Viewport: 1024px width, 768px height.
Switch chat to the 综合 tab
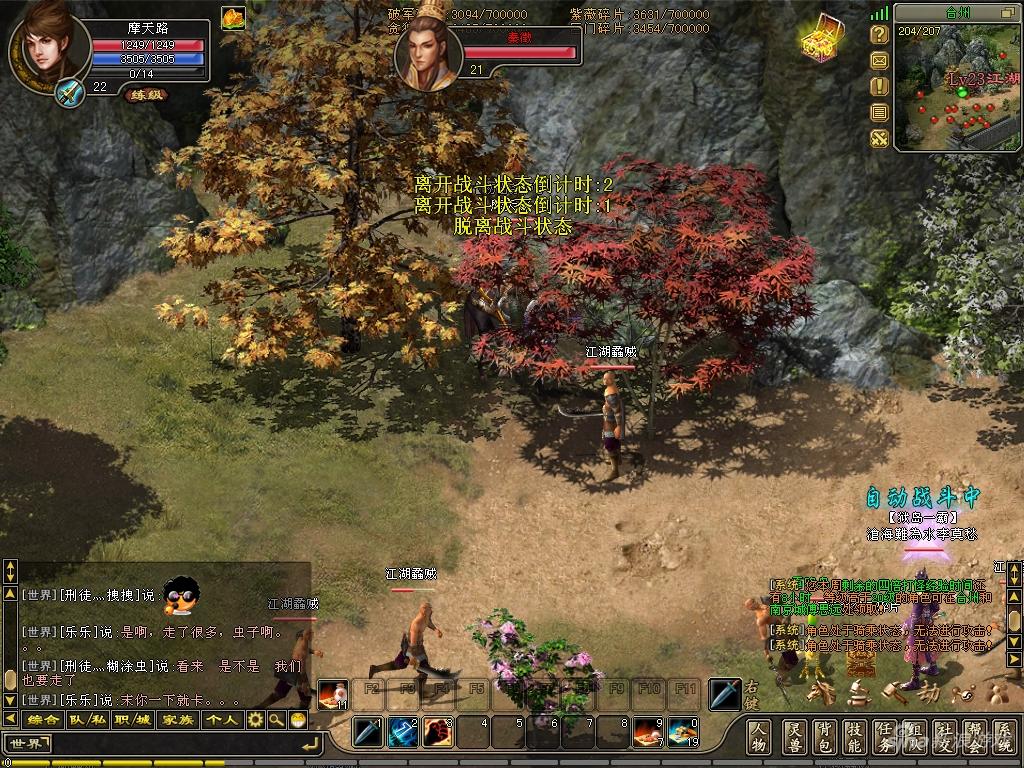click(x=43, y=719)
